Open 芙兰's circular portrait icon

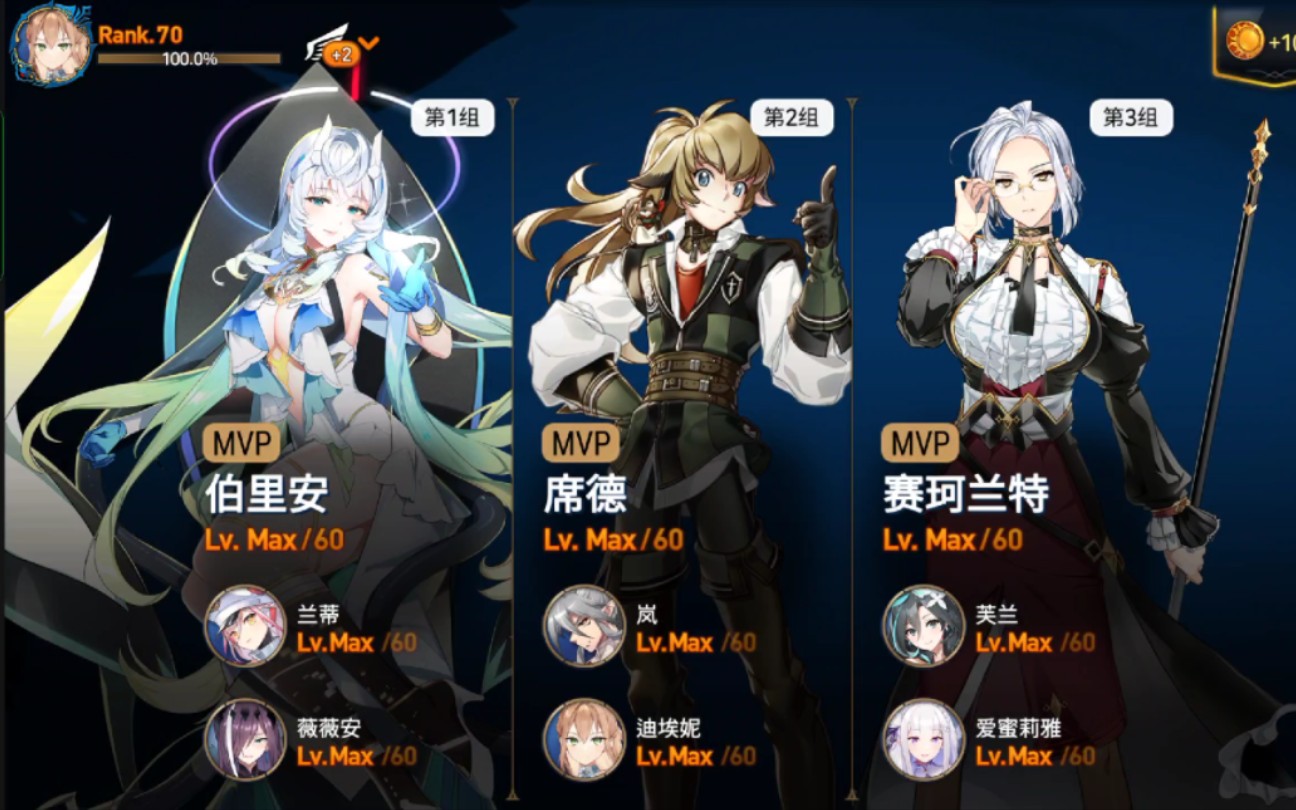pos(921,629)
